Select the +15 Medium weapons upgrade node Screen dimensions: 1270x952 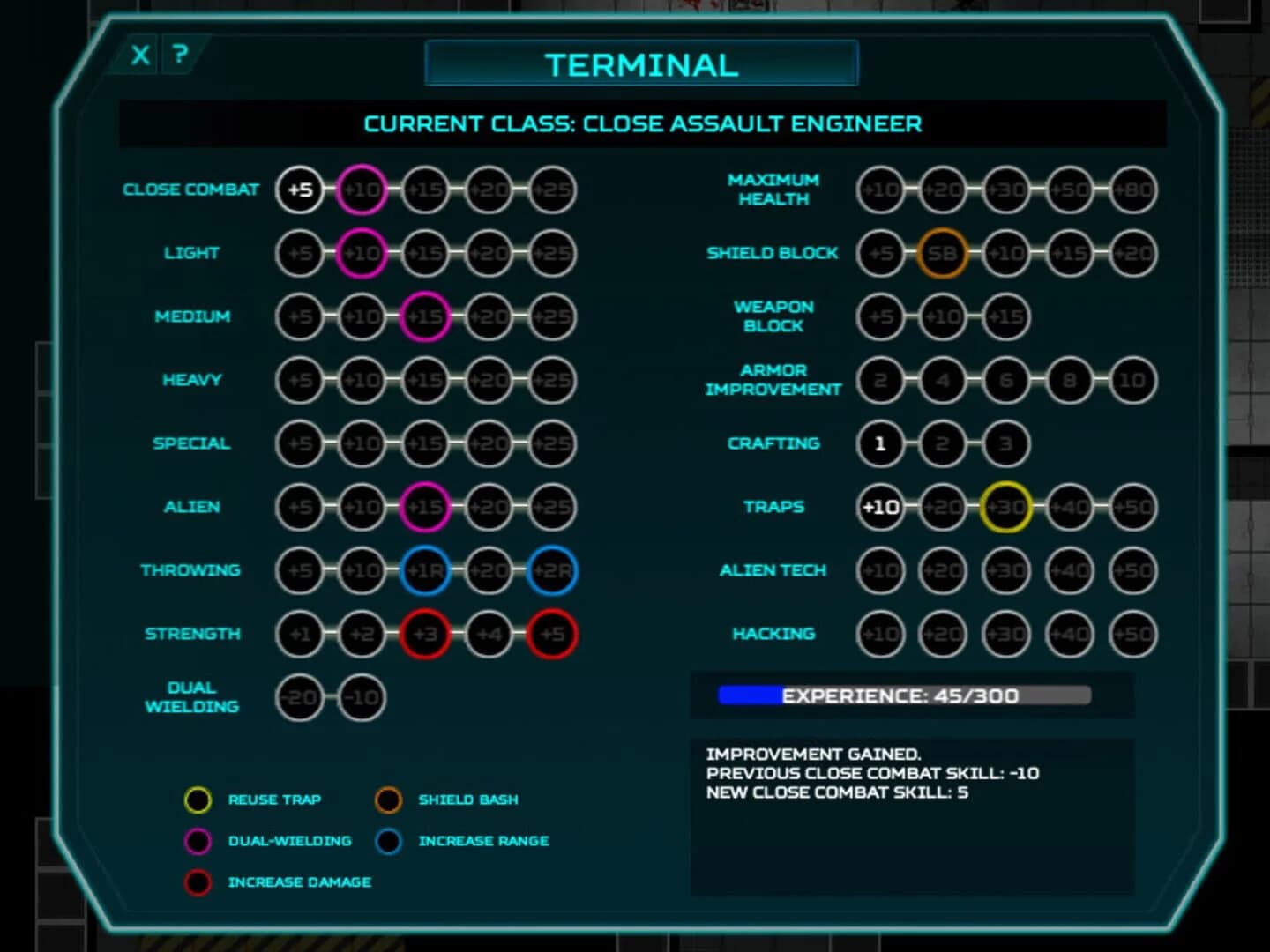[x=424, y=316]
